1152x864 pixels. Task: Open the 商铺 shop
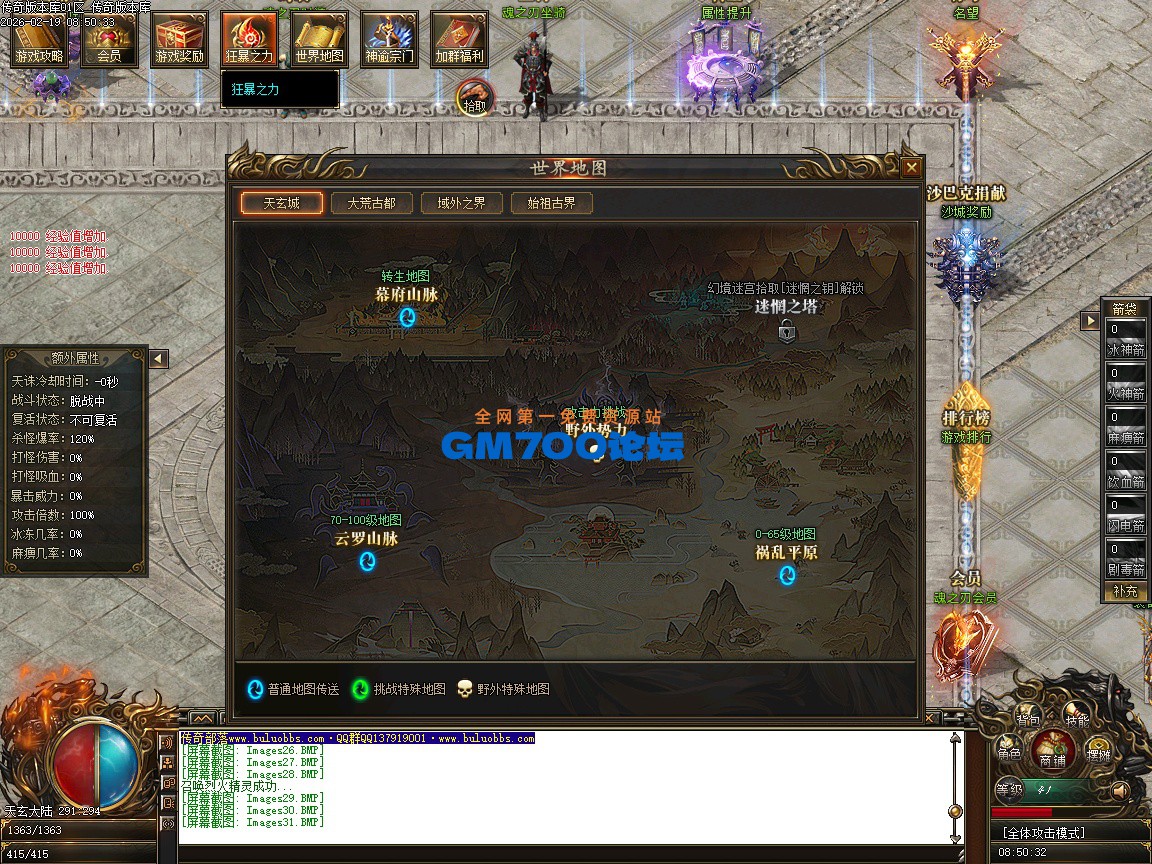1053,749
